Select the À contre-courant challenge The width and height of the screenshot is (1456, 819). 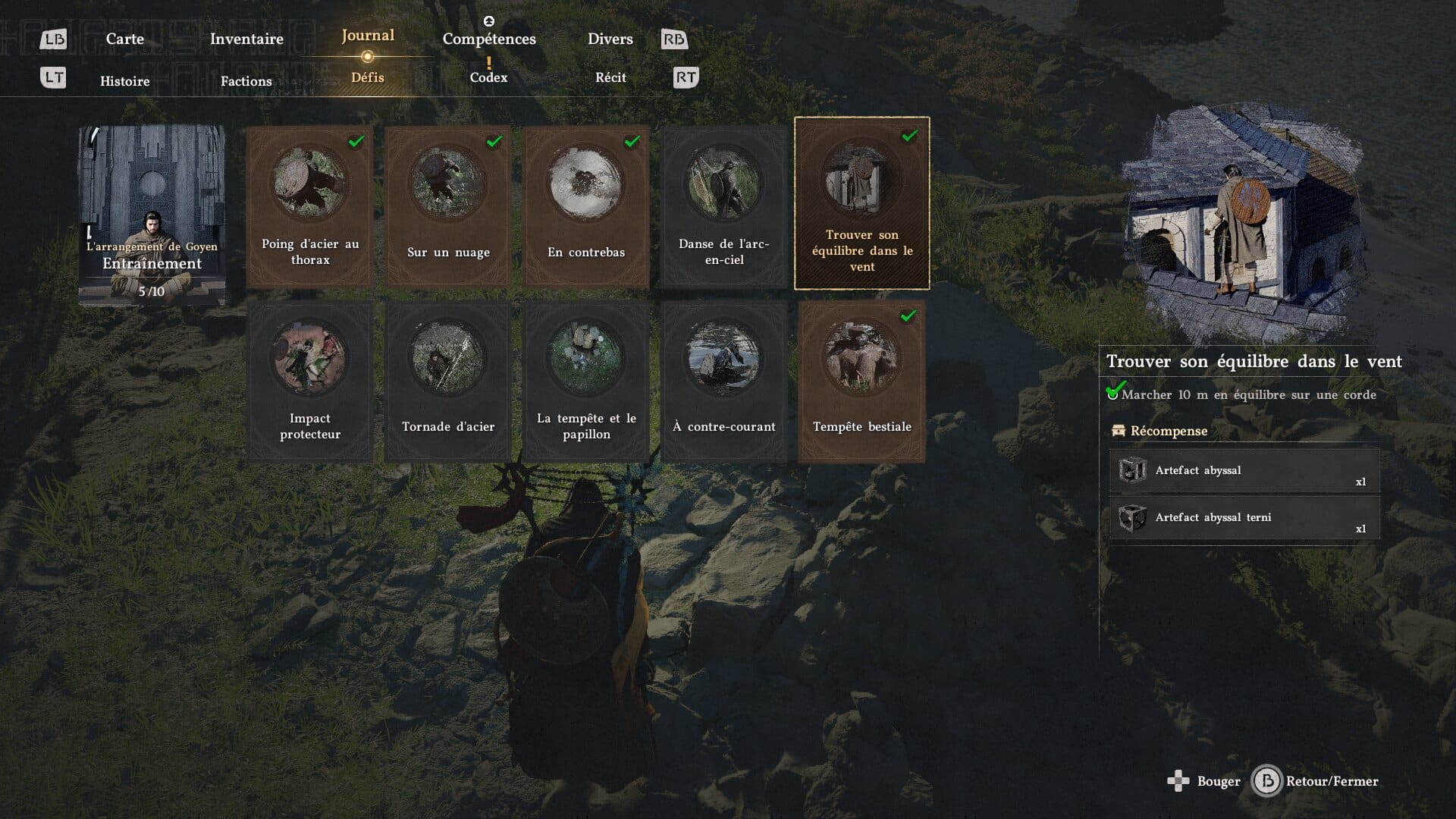click(724, 381)
